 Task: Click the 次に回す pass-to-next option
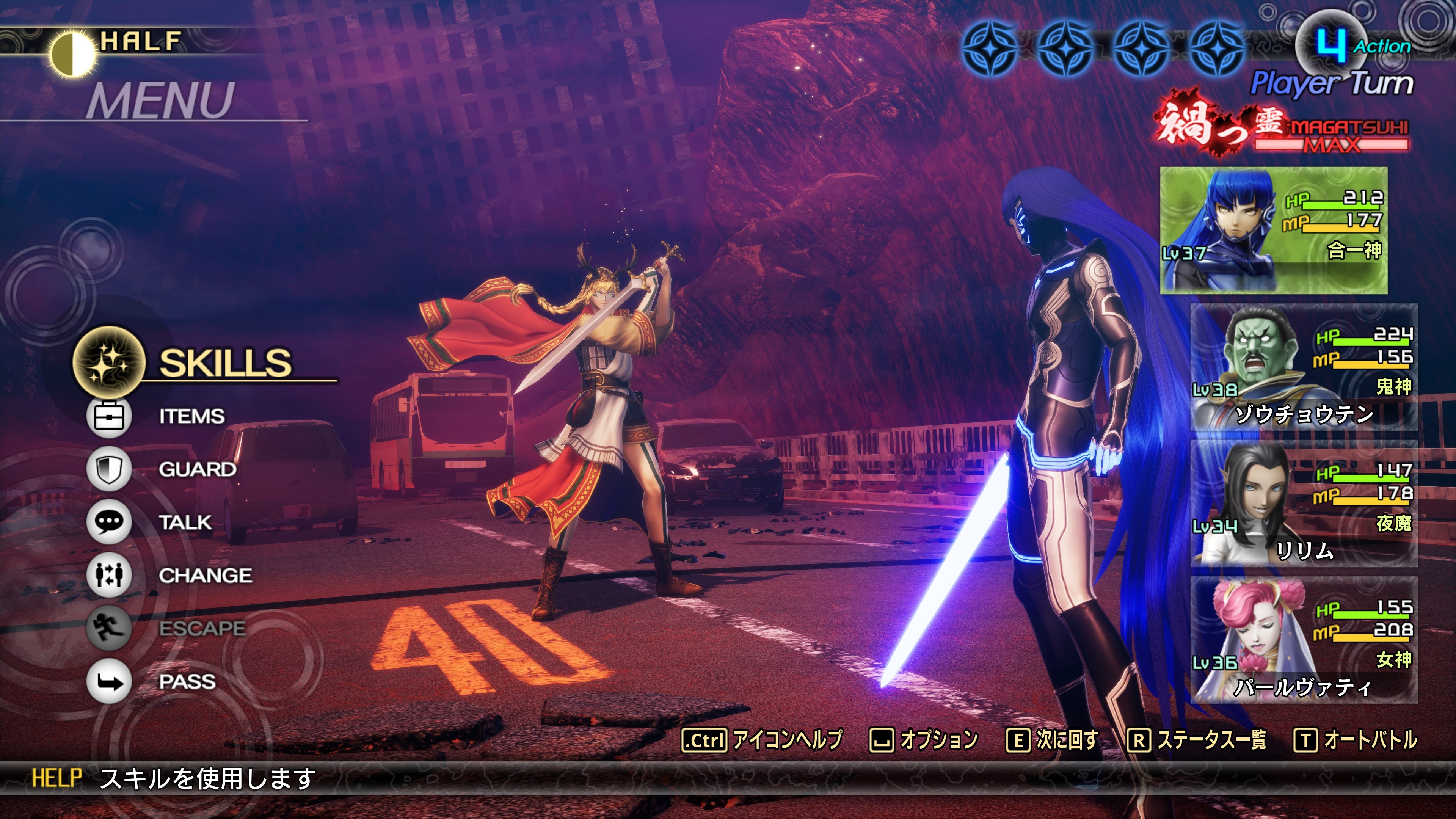pyautogui.click(x=1053, y=740)
